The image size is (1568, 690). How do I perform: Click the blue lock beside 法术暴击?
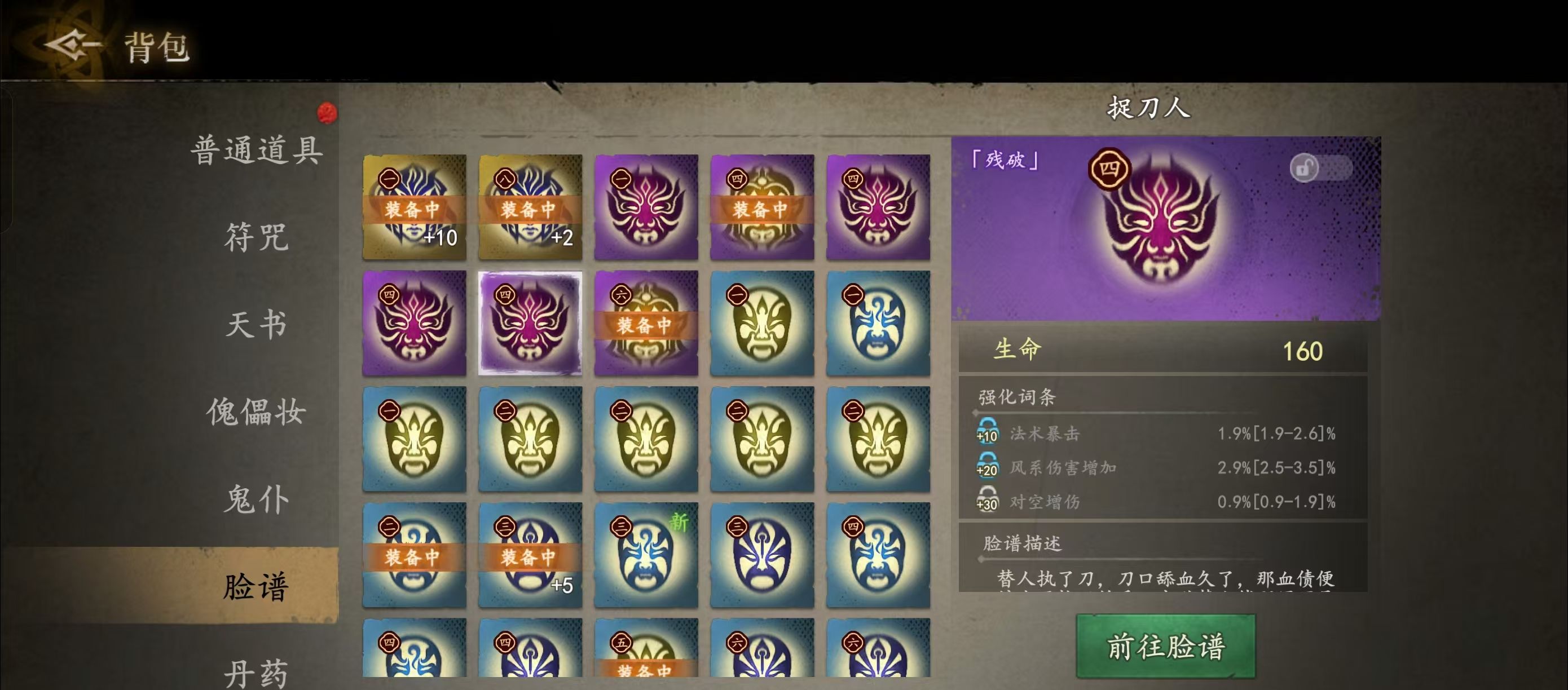point(989,435)
